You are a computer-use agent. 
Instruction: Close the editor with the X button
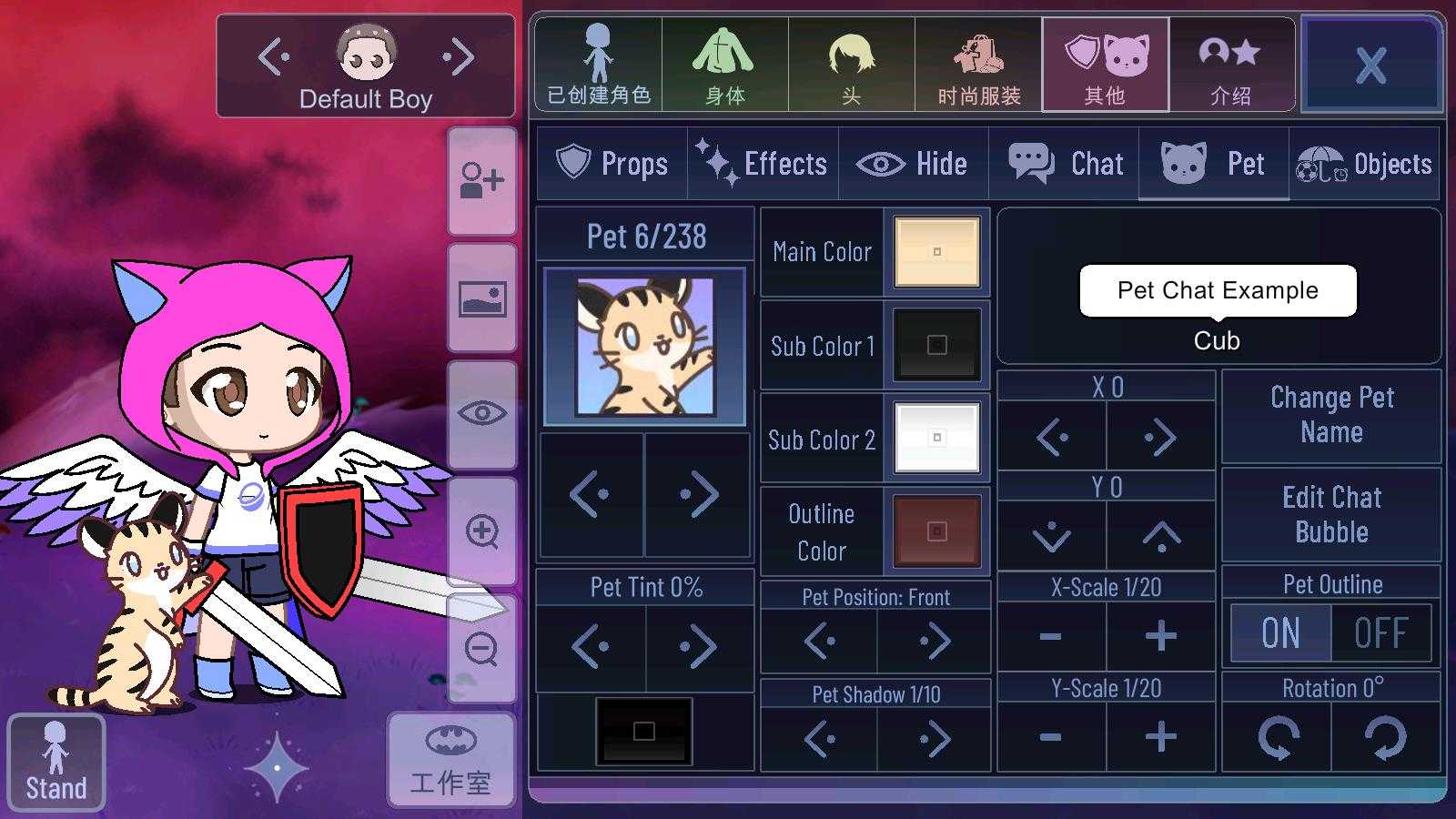pyautogui.click(x=1371, y=66)
